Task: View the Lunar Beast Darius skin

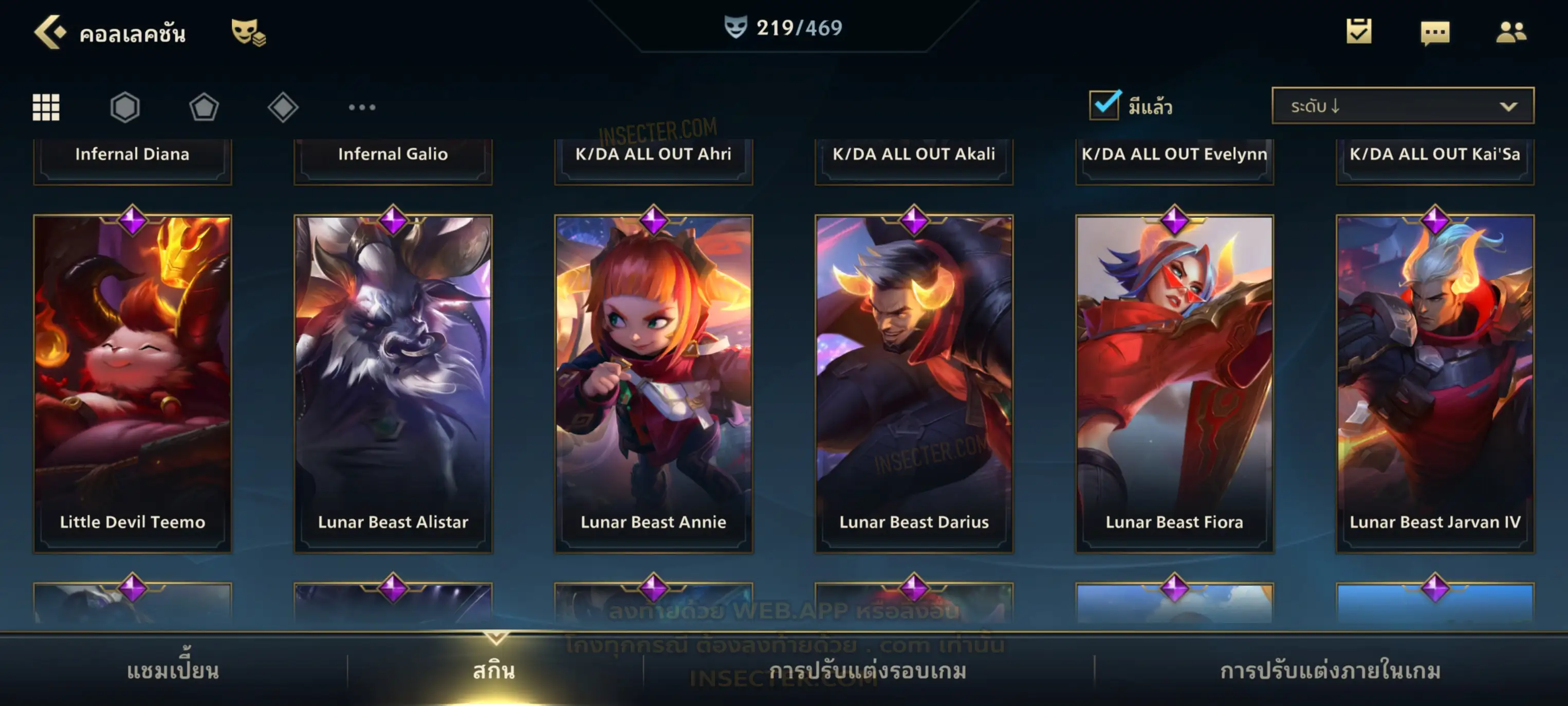Action: (914, 384)
